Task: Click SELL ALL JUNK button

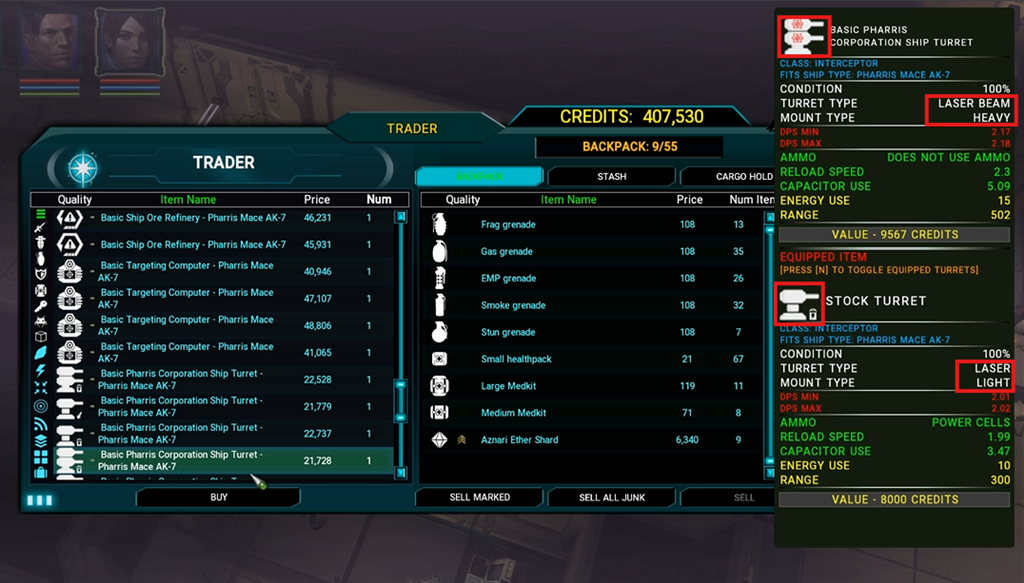Action: point(611,497)
